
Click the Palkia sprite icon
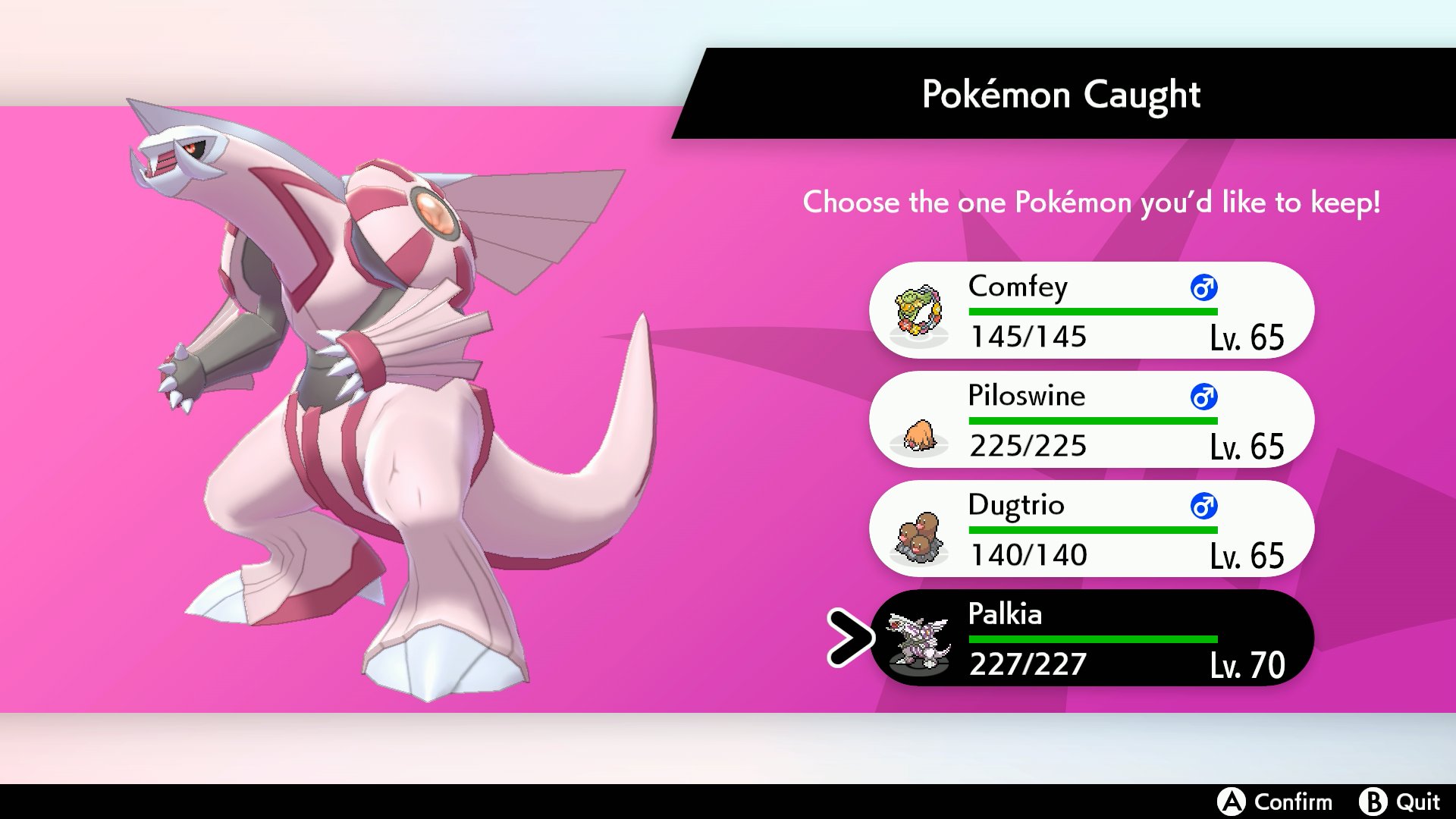(918, 641)
